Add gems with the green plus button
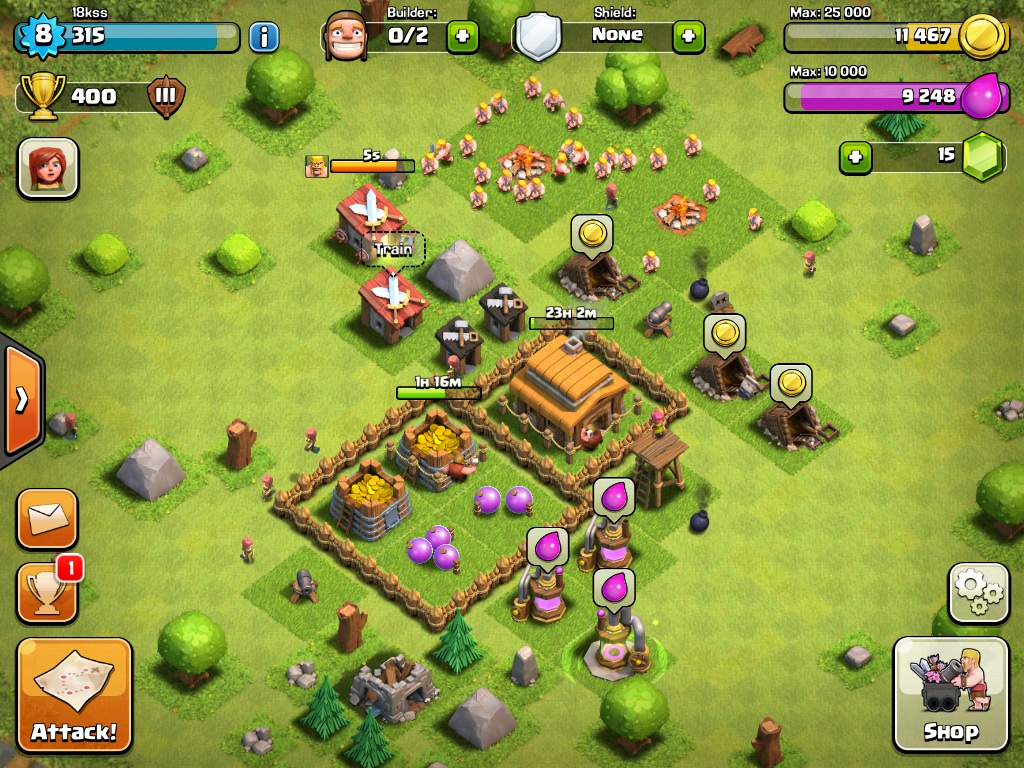Image resolution: width=1024 pixels, height=768 pixels. click(x=855, y=157)
